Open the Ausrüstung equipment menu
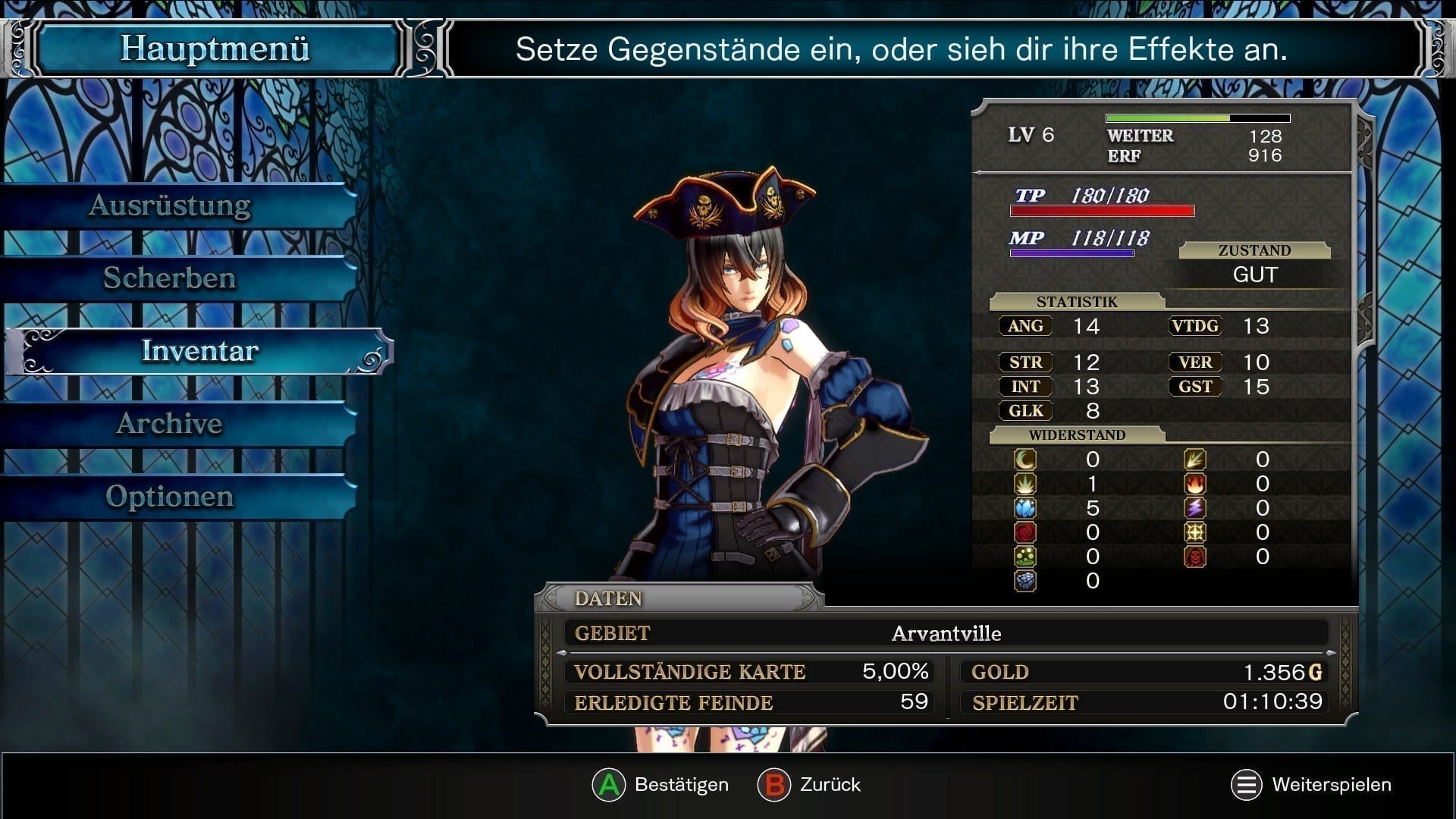The height and width of the screenshot is (819, 1456). pos(170,206)
